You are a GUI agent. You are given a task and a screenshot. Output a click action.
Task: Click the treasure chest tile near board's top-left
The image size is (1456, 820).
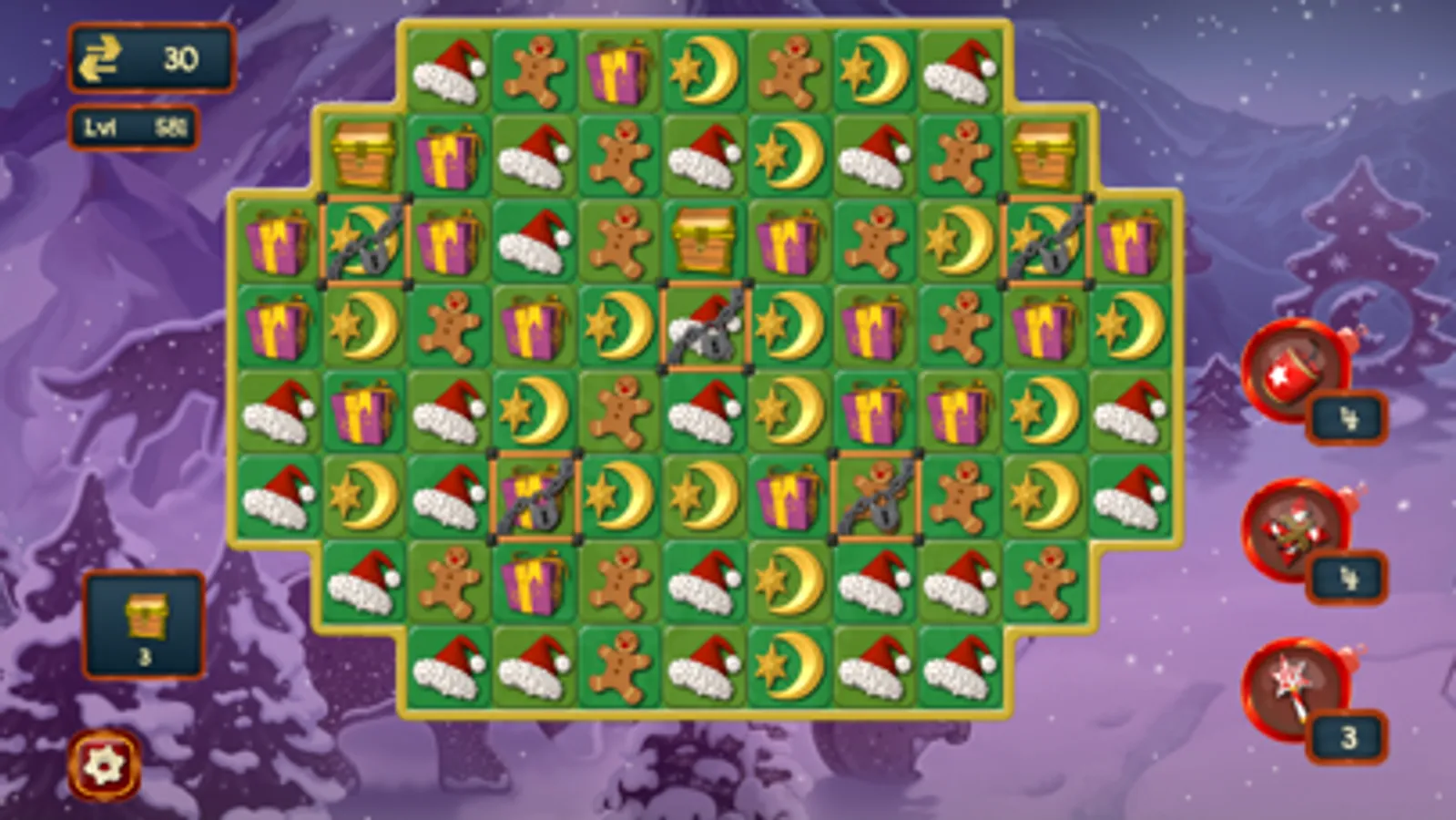364,157
